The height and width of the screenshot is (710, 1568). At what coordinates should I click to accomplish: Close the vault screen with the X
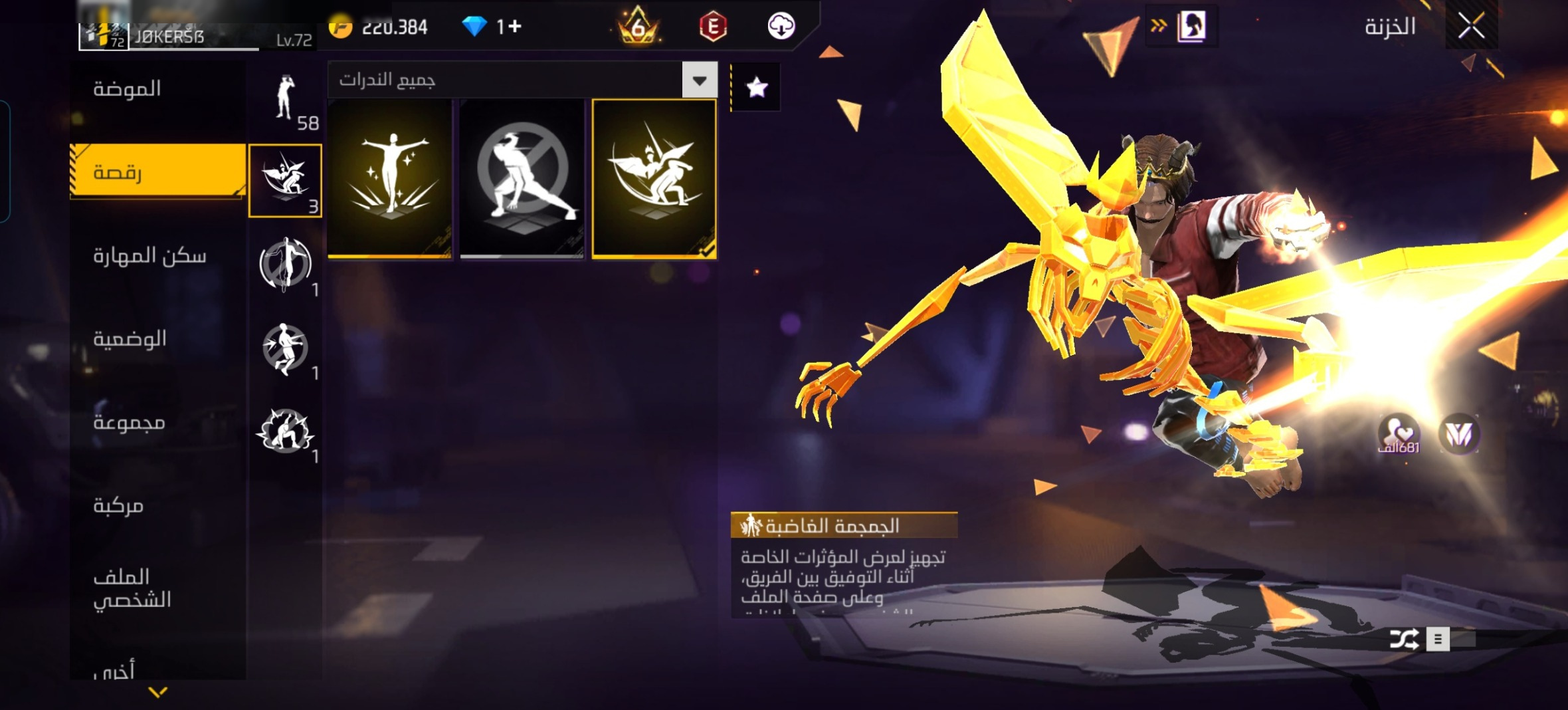pos(1471,27)
